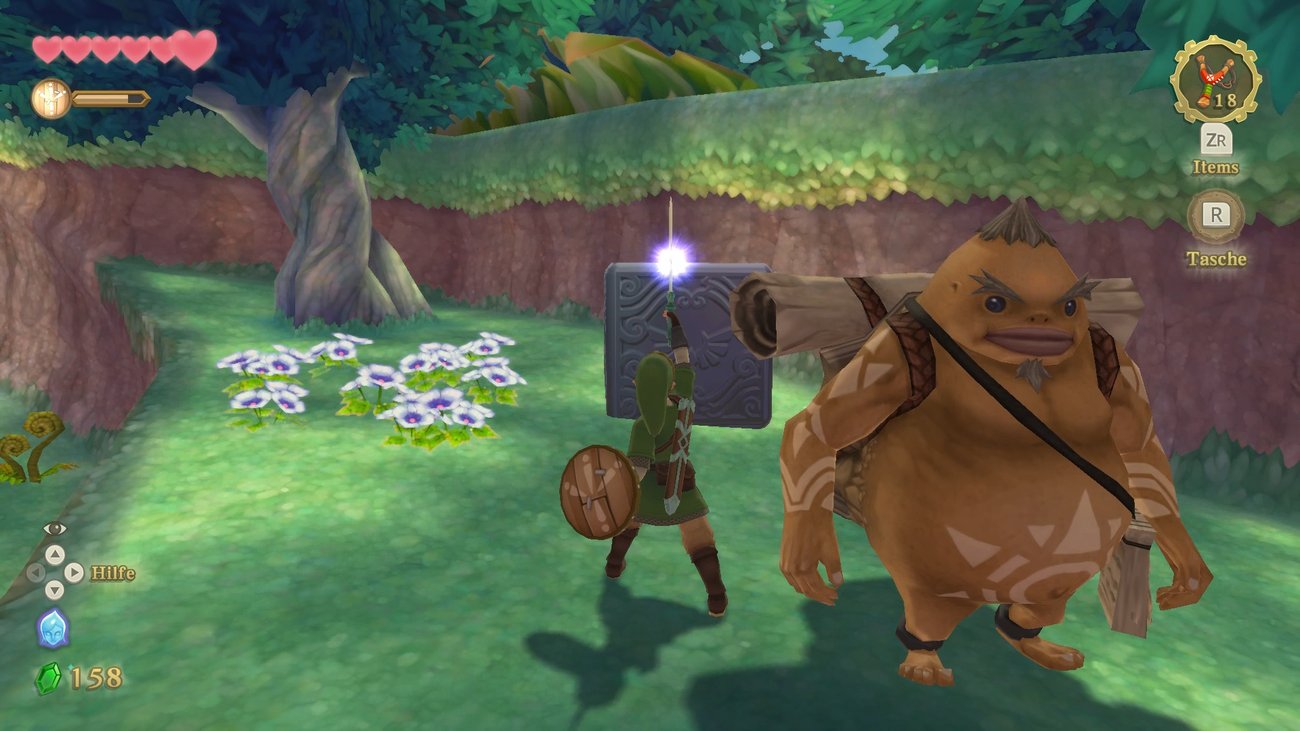Open Hilfe via the right d-pad arrow
Image resolution: width=1300 pixels, height=731 pixels.
coord(73,572)
